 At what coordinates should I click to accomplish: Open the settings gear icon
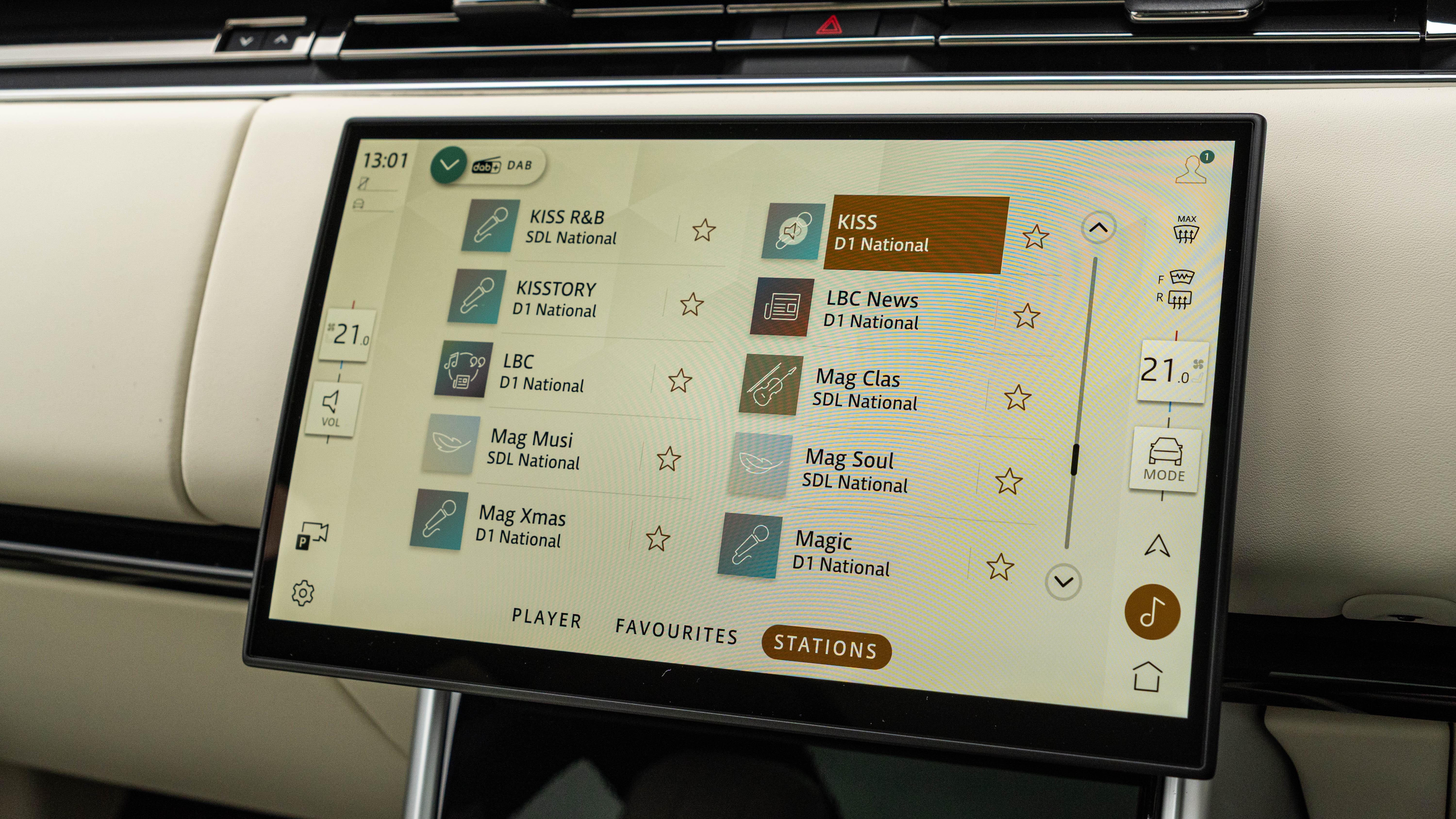coord(303,593)
